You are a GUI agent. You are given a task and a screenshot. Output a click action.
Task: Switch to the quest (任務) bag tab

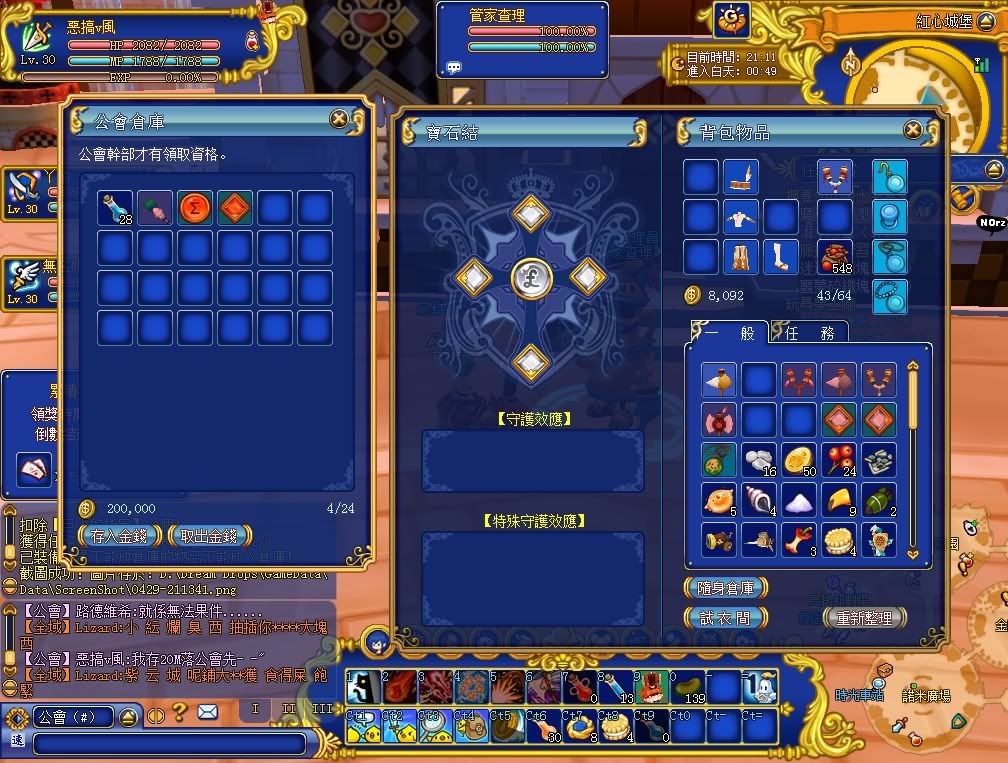[x=805, y=333]
